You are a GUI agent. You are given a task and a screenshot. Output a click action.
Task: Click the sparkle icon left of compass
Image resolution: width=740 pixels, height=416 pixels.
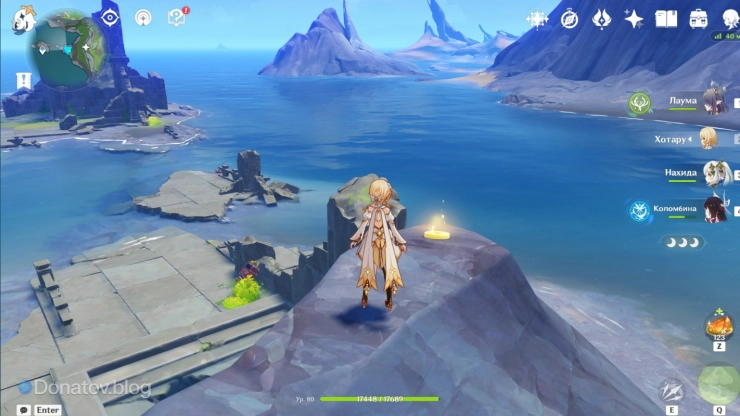[538, 19]
